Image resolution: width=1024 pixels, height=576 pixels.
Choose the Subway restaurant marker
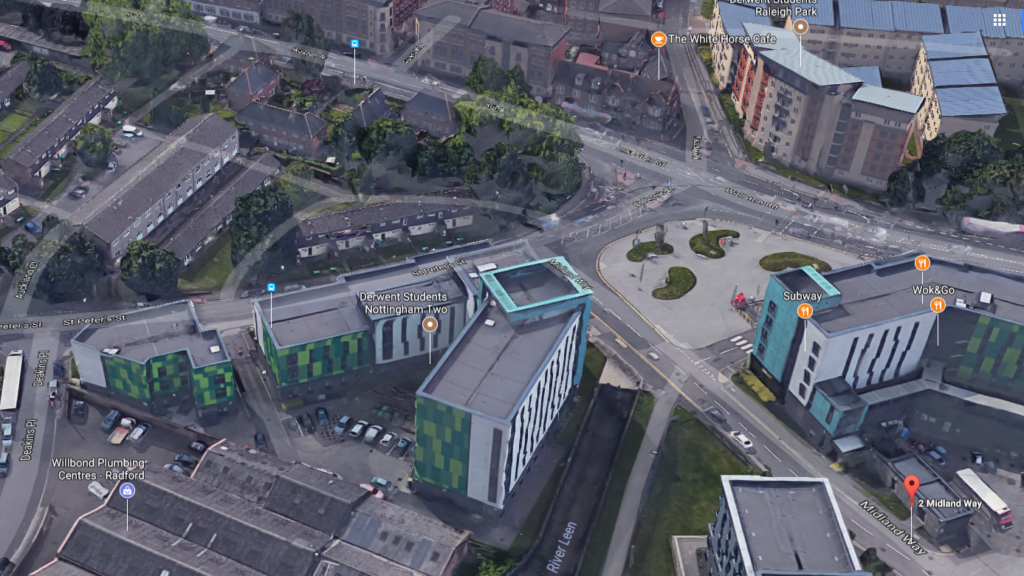[x=804, y=311]
